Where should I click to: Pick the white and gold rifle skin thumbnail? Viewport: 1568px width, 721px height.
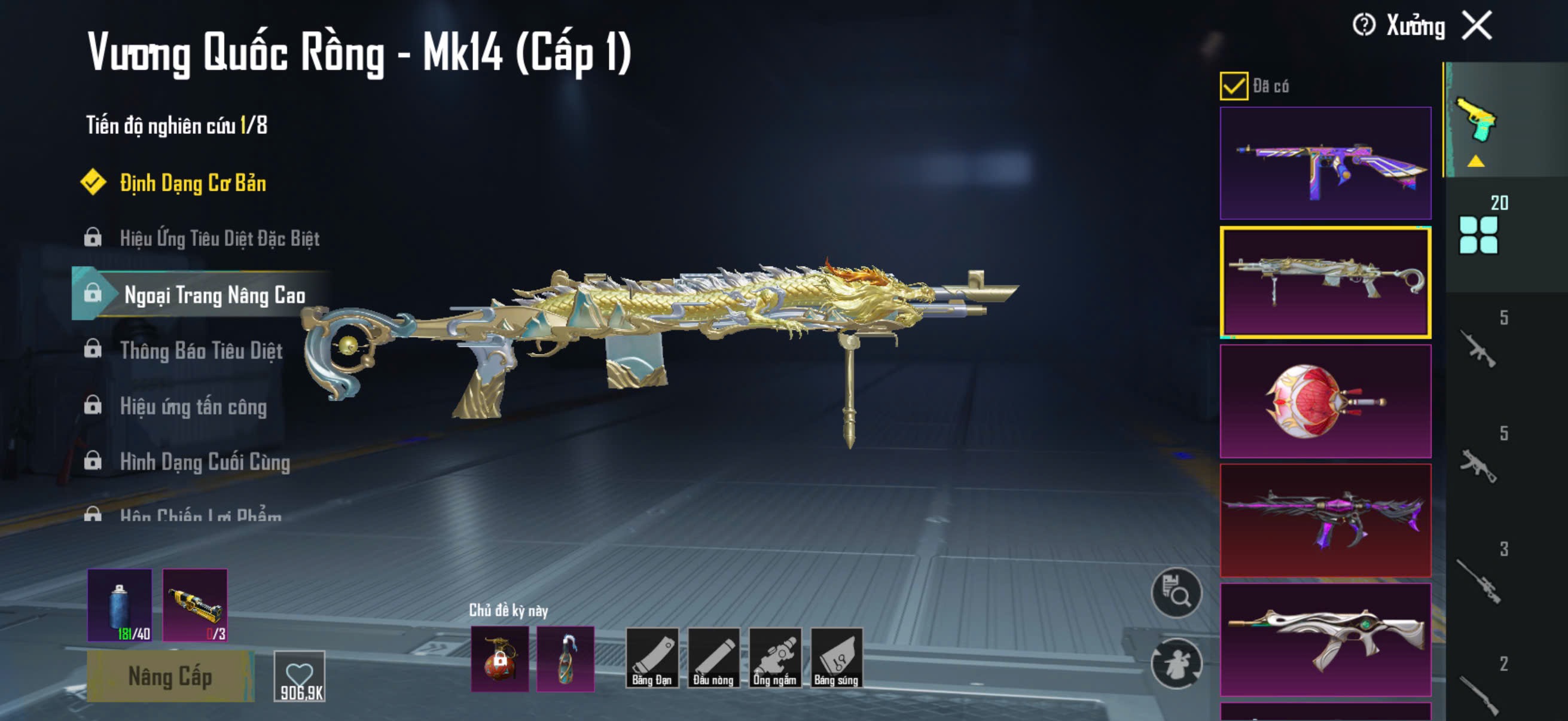click(x=1325, y=640)
